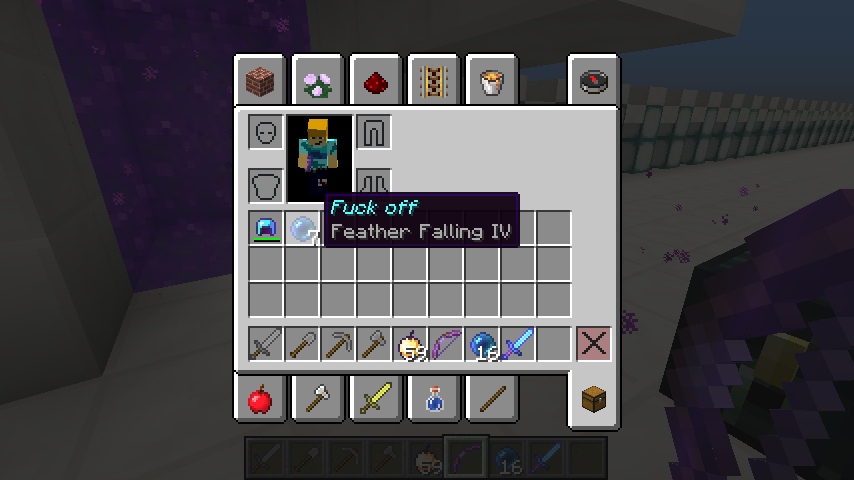Click the Destroy Item X slot
This screenshot has height=480, width=854.
click(x=593, y=344)
